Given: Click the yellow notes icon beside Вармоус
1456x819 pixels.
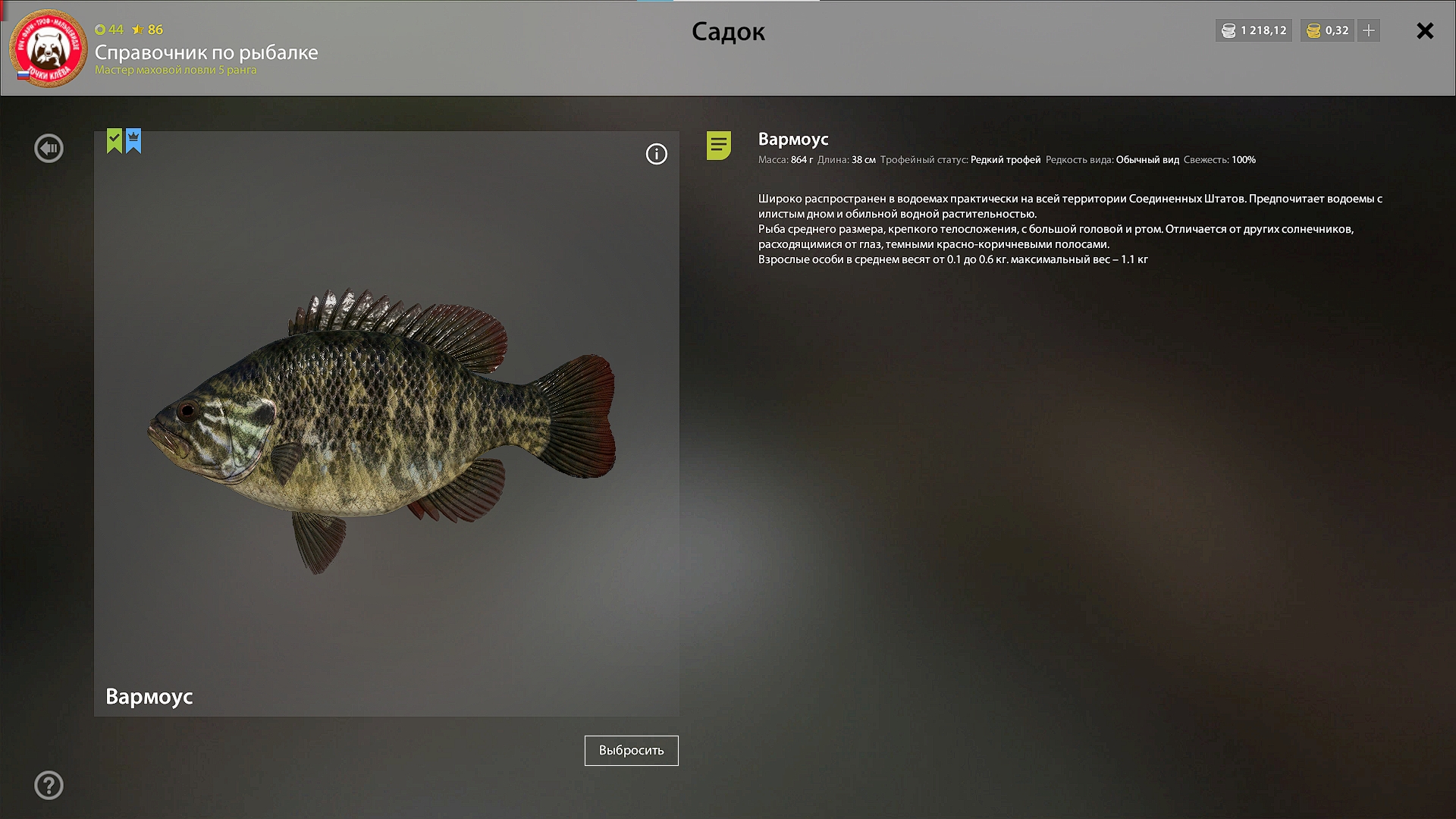Looking at the screenshot, I should tap(718, 145).
